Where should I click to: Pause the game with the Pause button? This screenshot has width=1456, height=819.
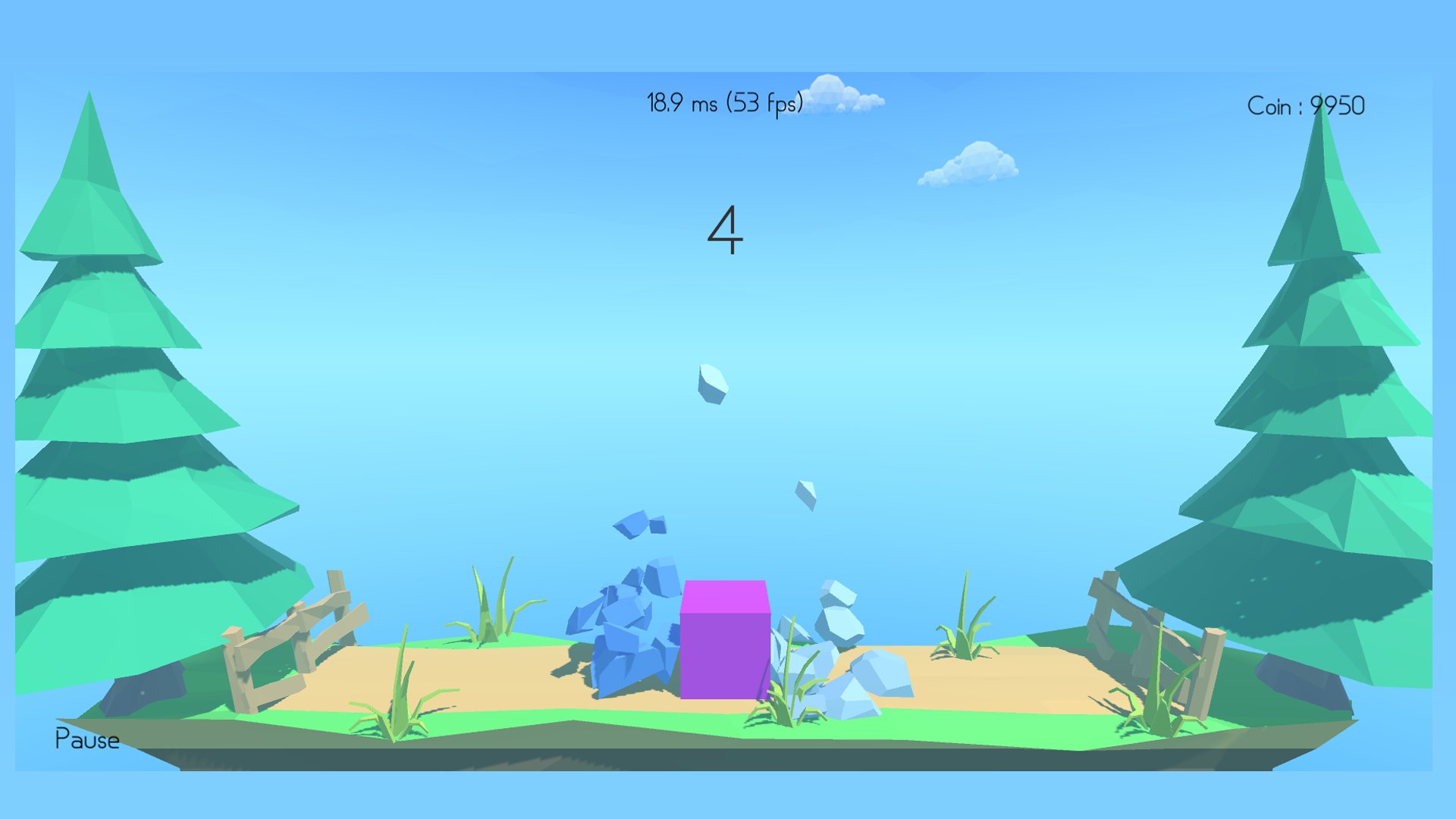pyautogui.click(x=87, y=739)
